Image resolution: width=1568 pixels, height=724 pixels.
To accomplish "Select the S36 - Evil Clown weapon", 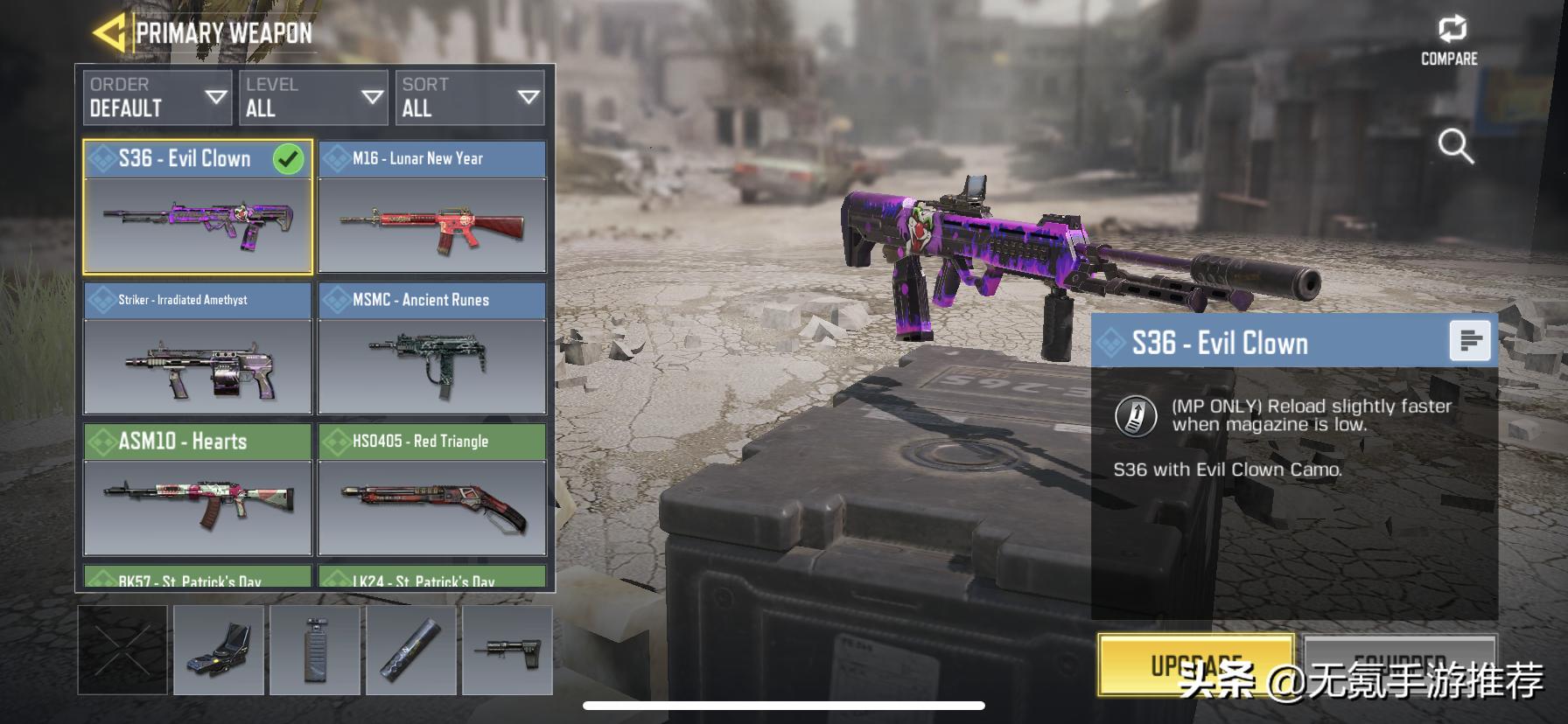I will point(198,207).
